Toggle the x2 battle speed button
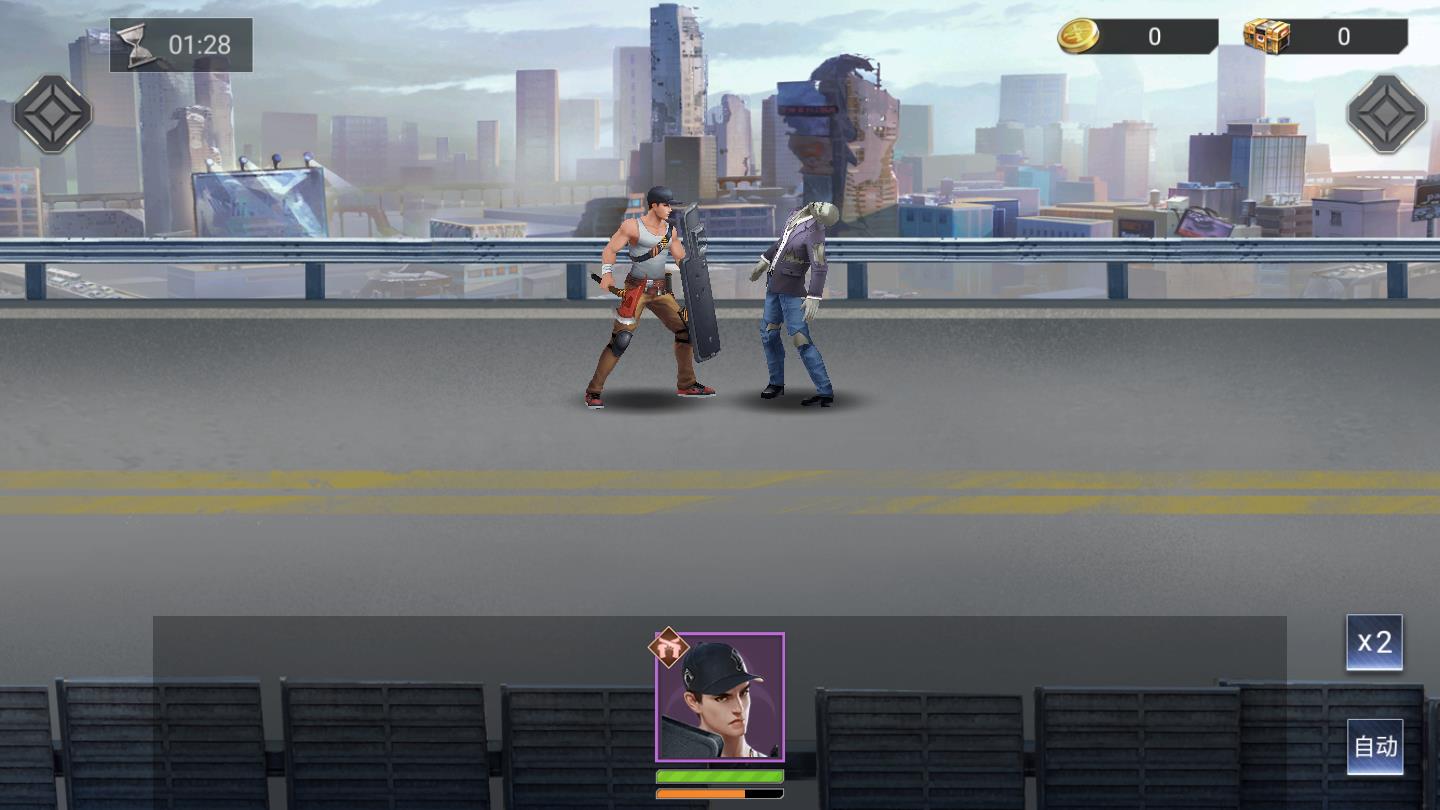The height and width of the screenshot is (810, 1440). coord(1374,642)
